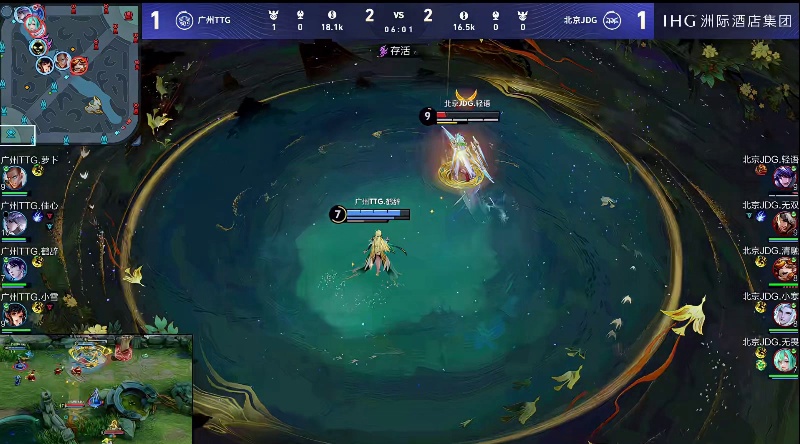Open the picture-in-picture teamfight view
This screenshot has width=800, height=444.
pos(95,389)
